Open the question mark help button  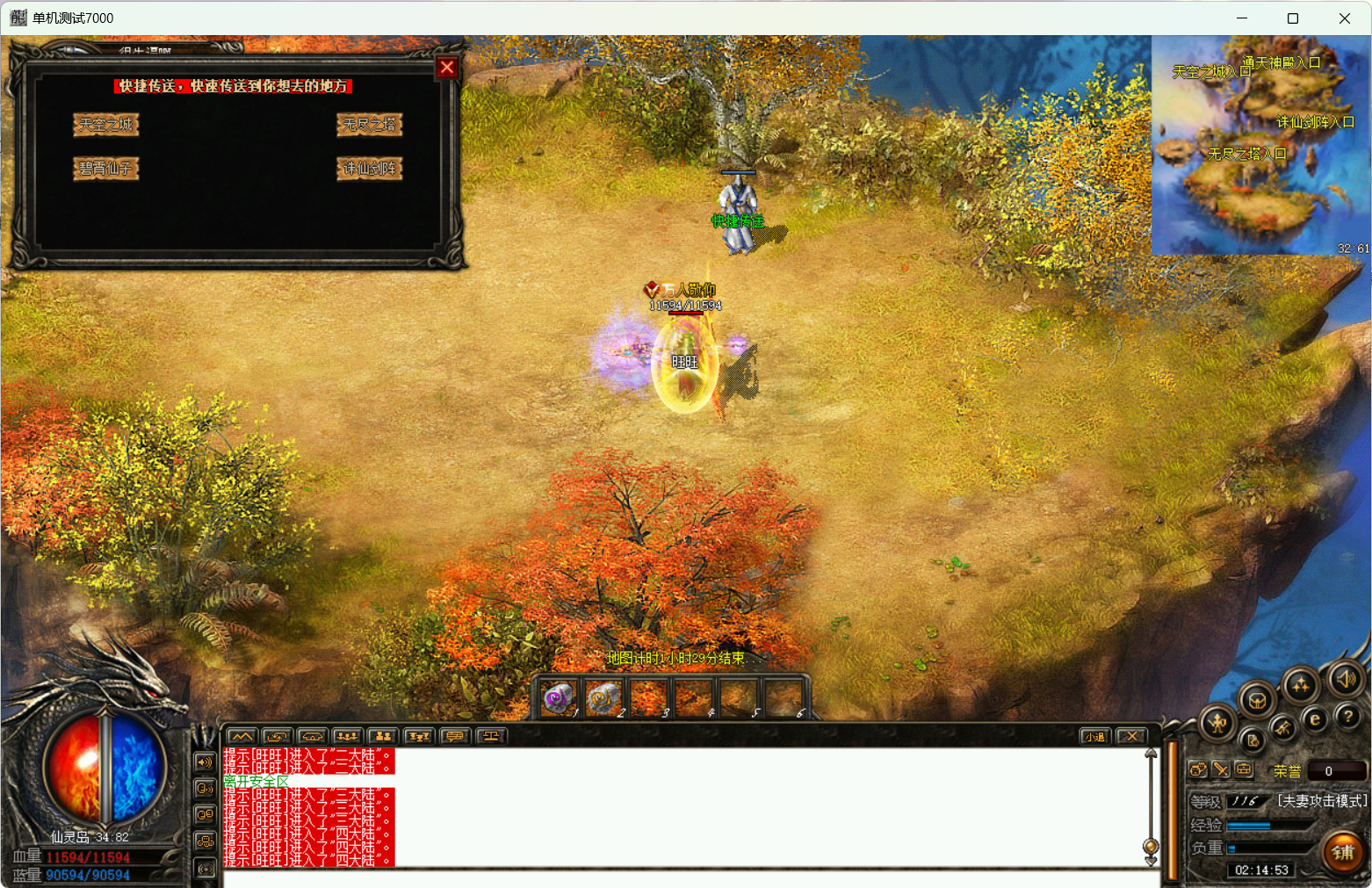1348,717
